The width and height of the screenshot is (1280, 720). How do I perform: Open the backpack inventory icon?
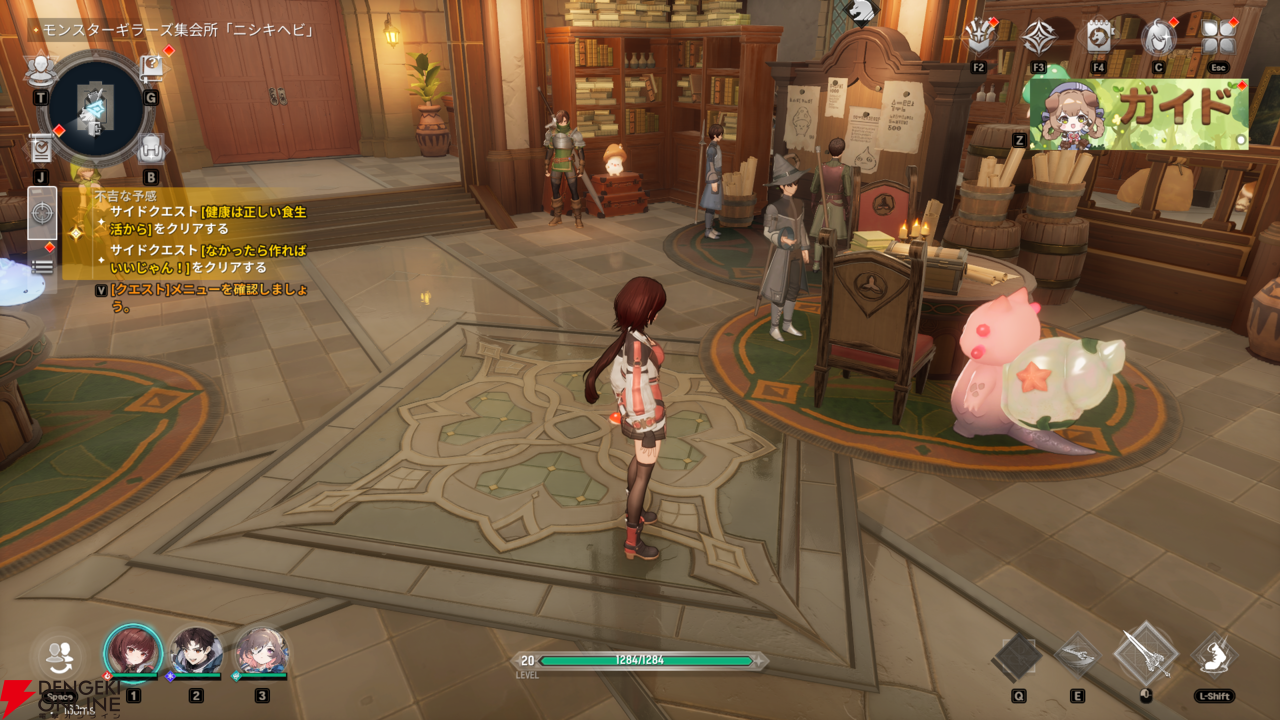[x=151, y=149]
